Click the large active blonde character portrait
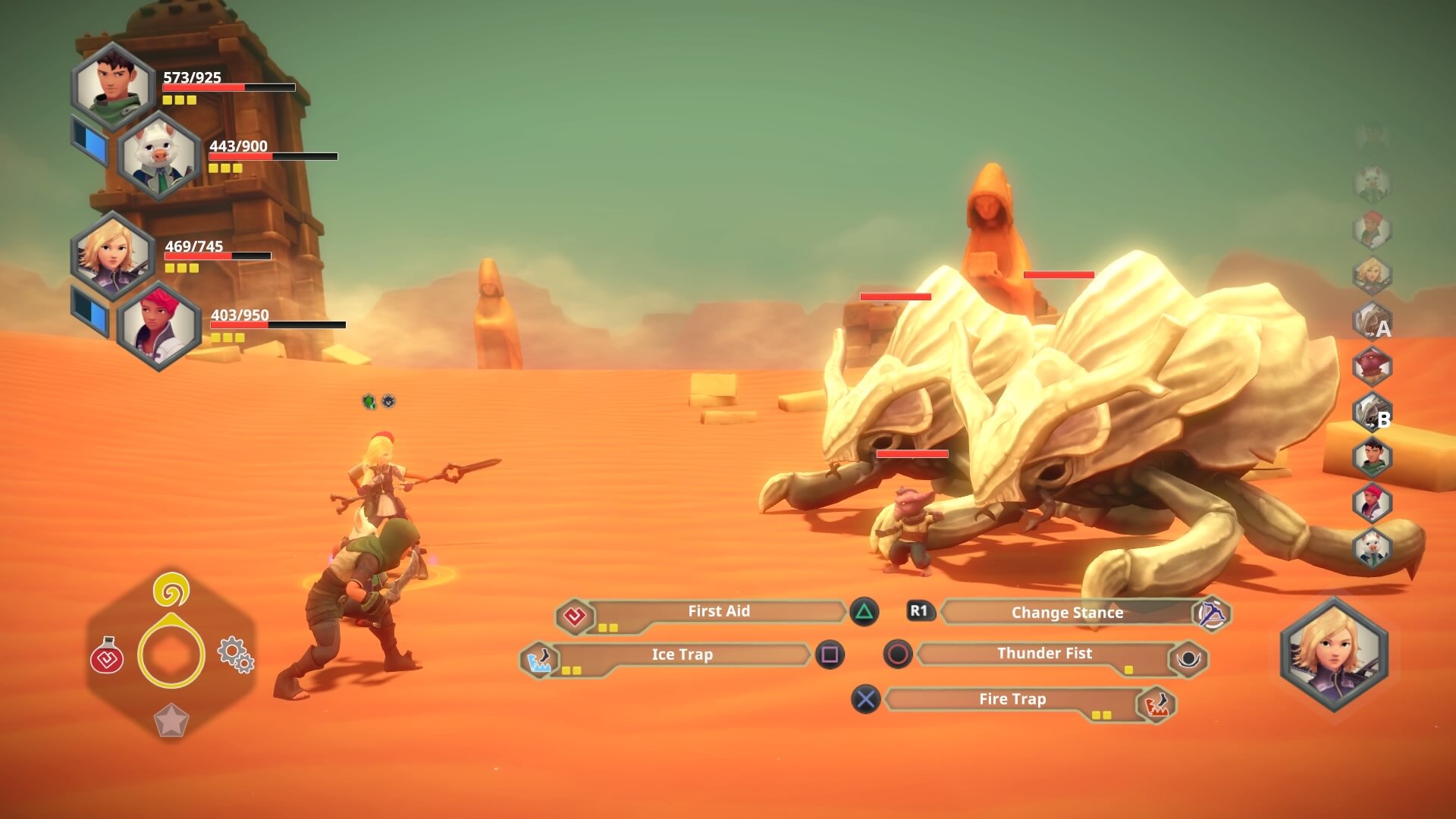Screen dimensions: 1456x819 click(1335, 654)
